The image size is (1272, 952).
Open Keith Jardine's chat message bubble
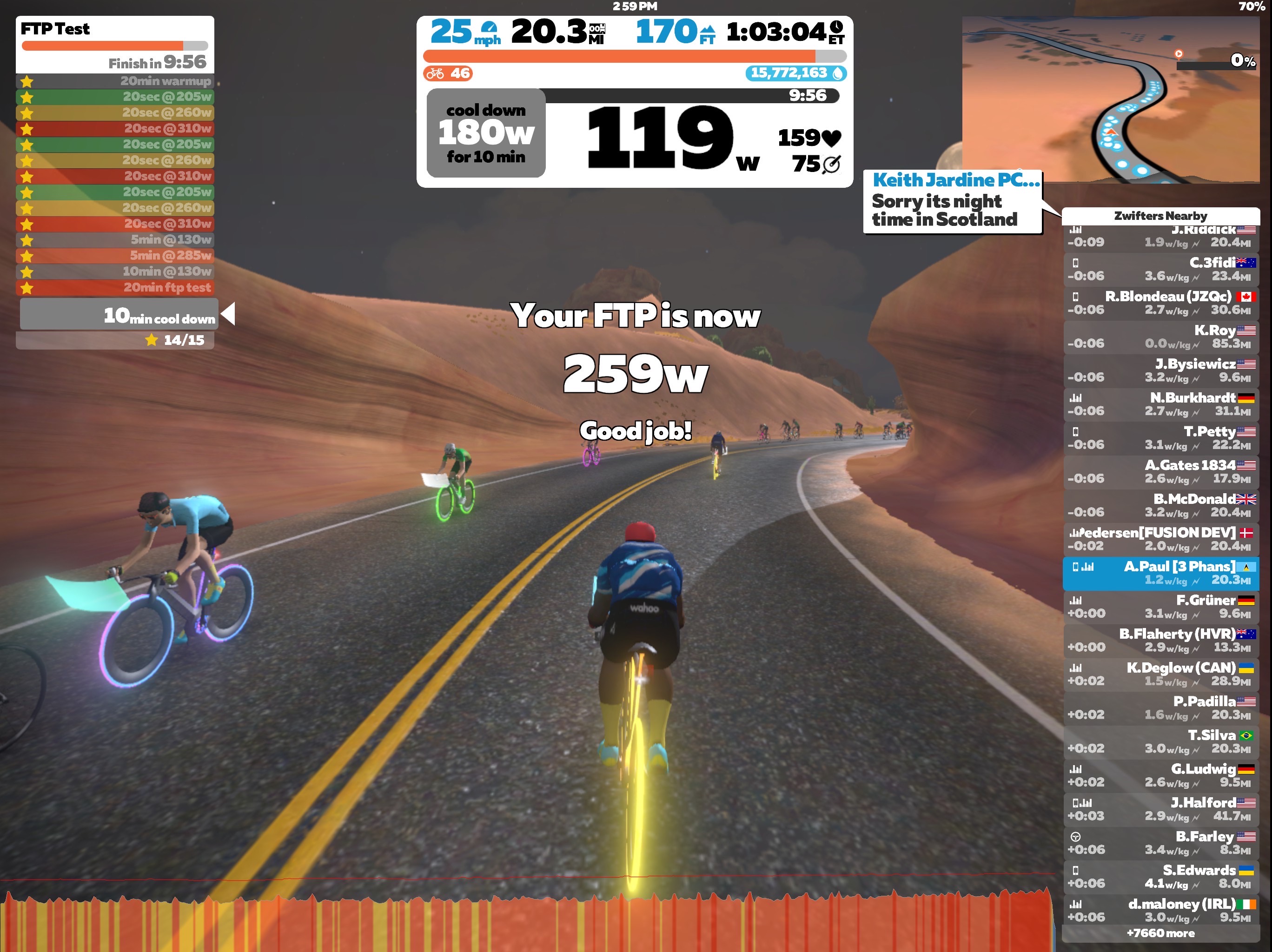coord(952,202)
